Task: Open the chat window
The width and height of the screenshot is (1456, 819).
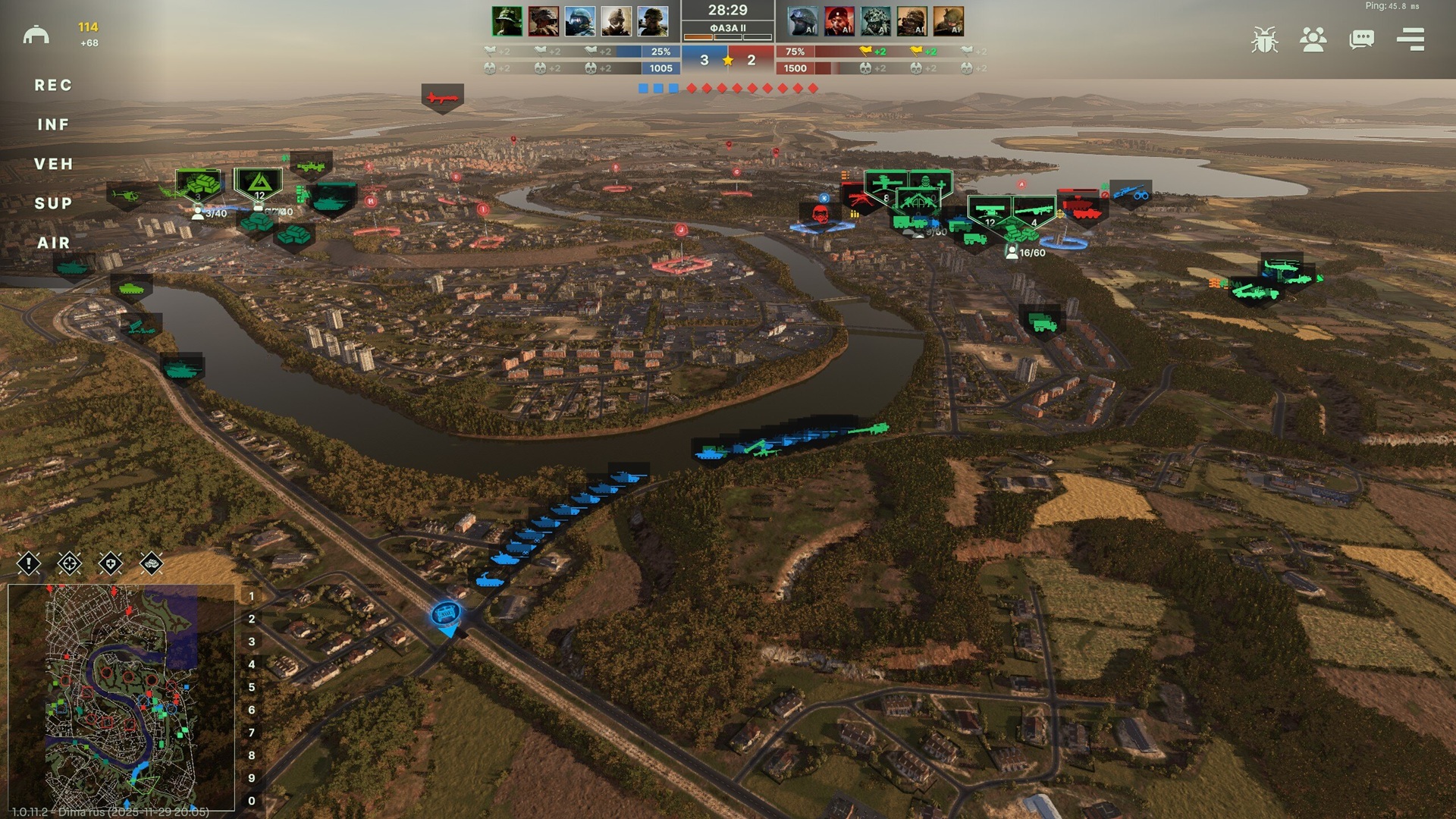Action: [1361, 39]
